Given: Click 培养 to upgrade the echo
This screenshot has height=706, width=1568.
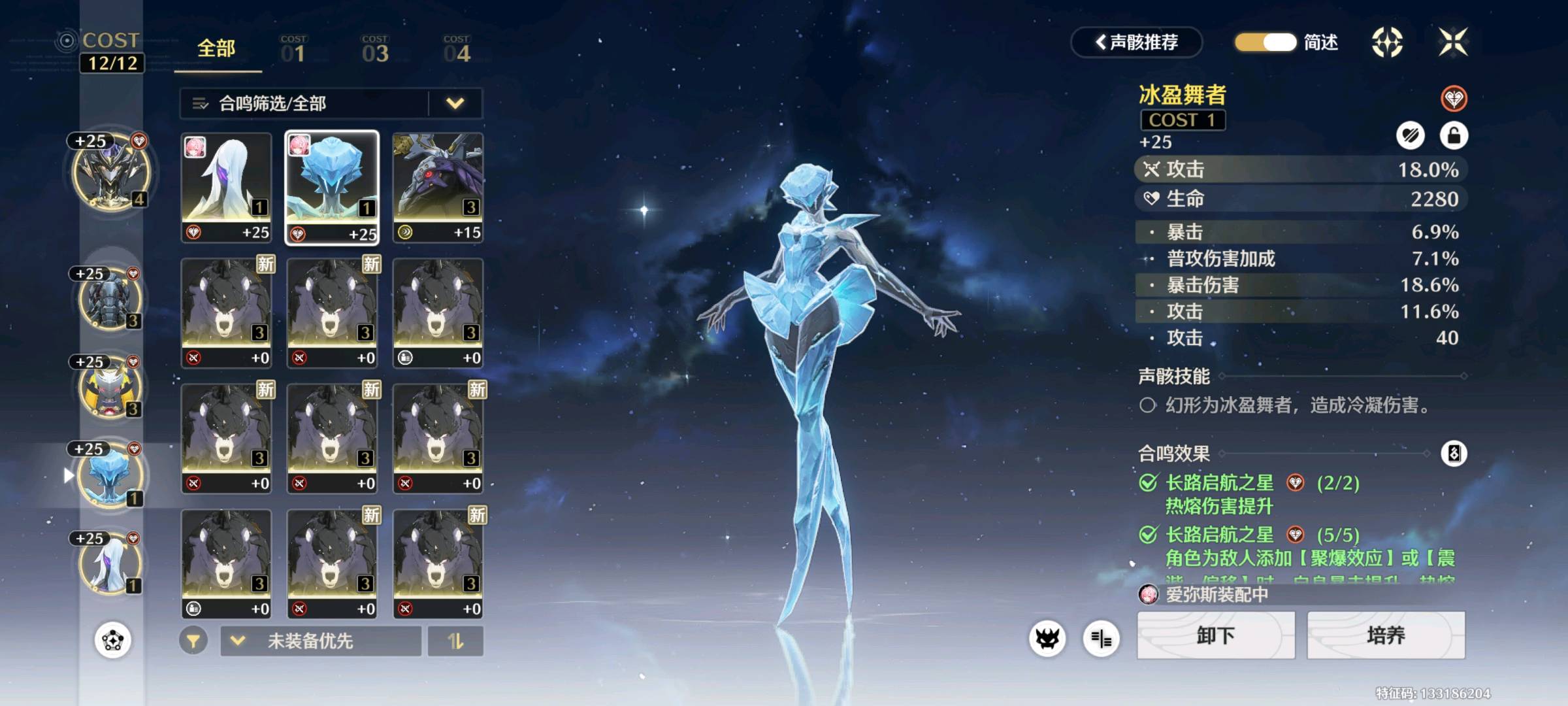Looking at the screenshot, I should [1386, 635].
